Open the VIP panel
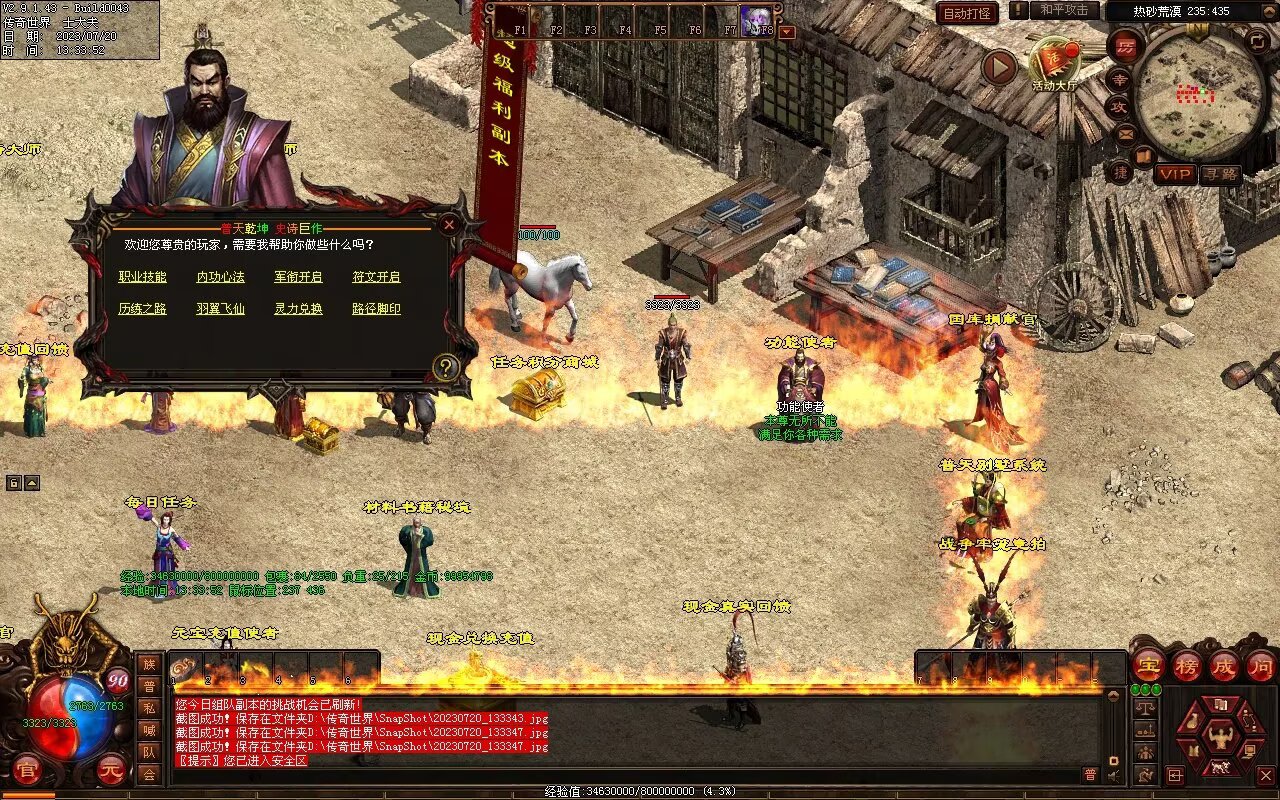 pyautogui.click(x=1175, y=174)
